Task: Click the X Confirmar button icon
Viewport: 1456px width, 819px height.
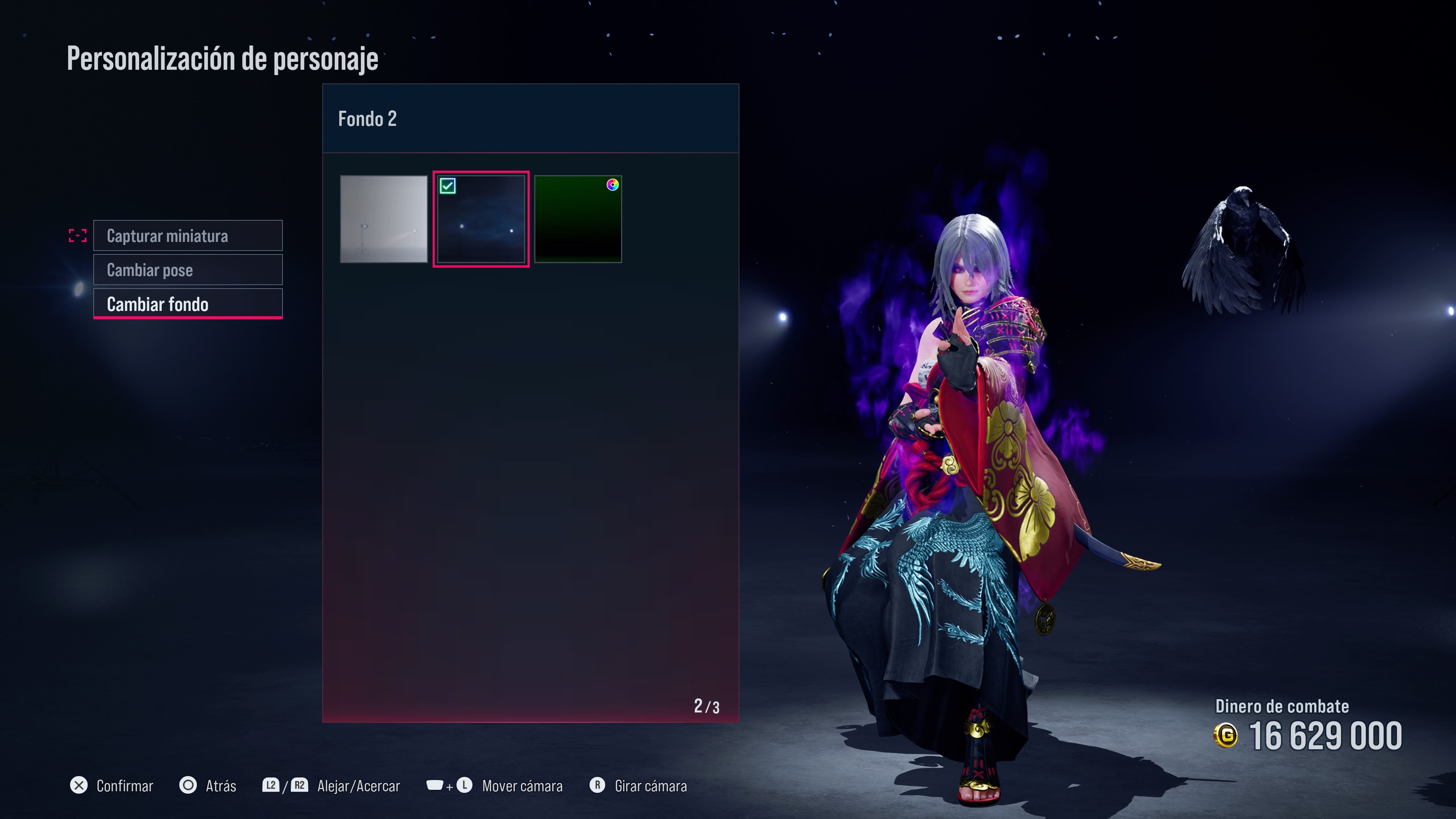Action: coord(79,786)
